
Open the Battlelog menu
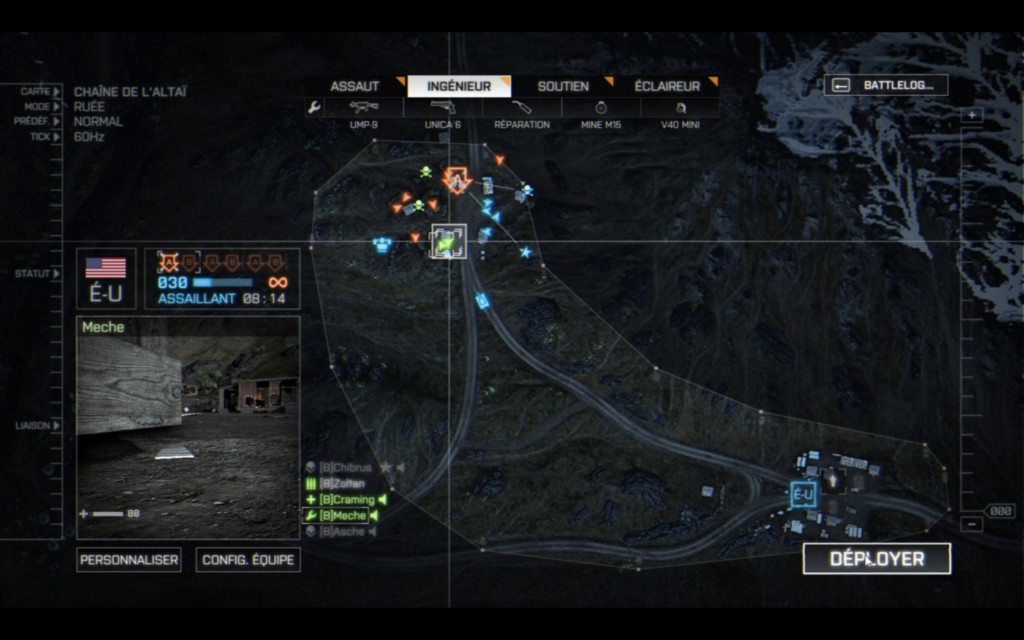886,85
